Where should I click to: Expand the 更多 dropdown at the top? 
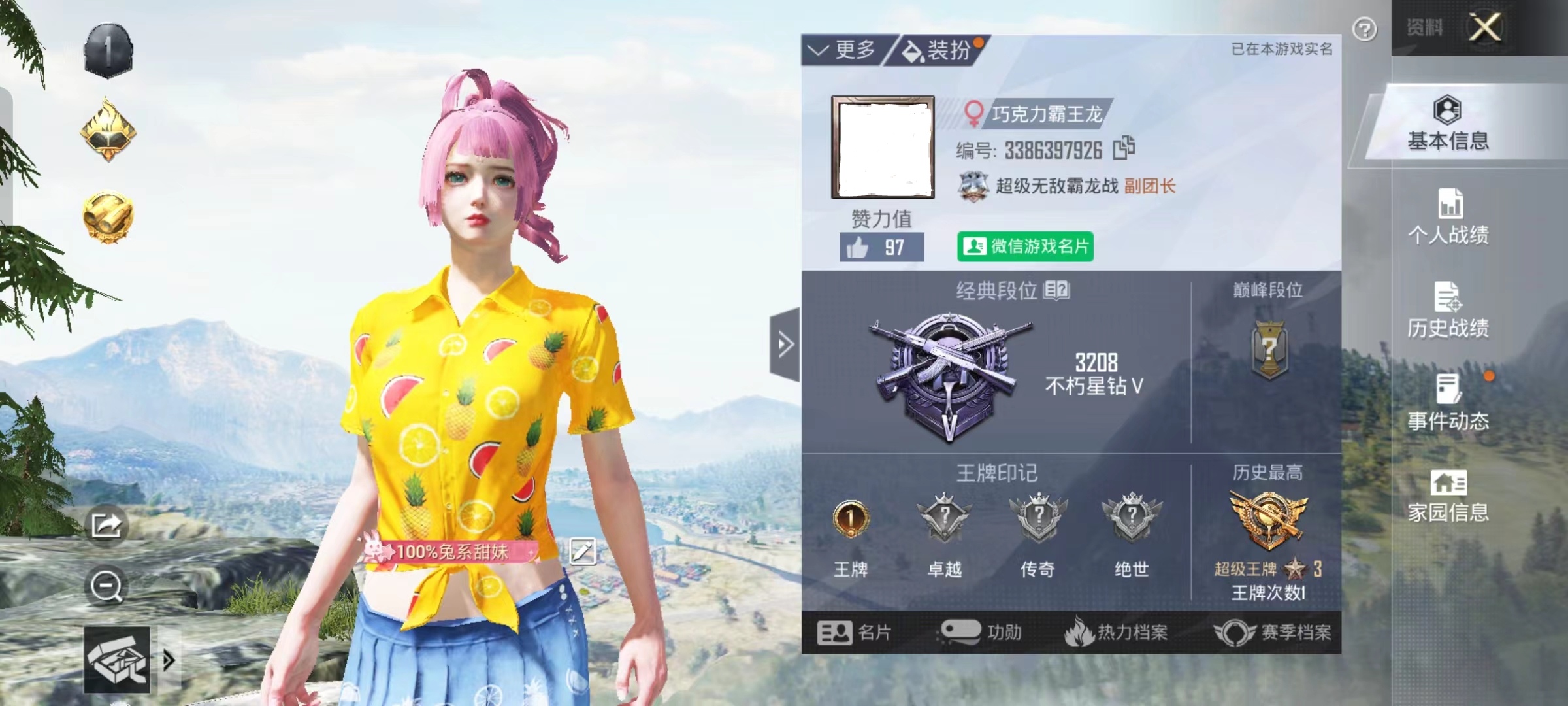coord(849,48)
